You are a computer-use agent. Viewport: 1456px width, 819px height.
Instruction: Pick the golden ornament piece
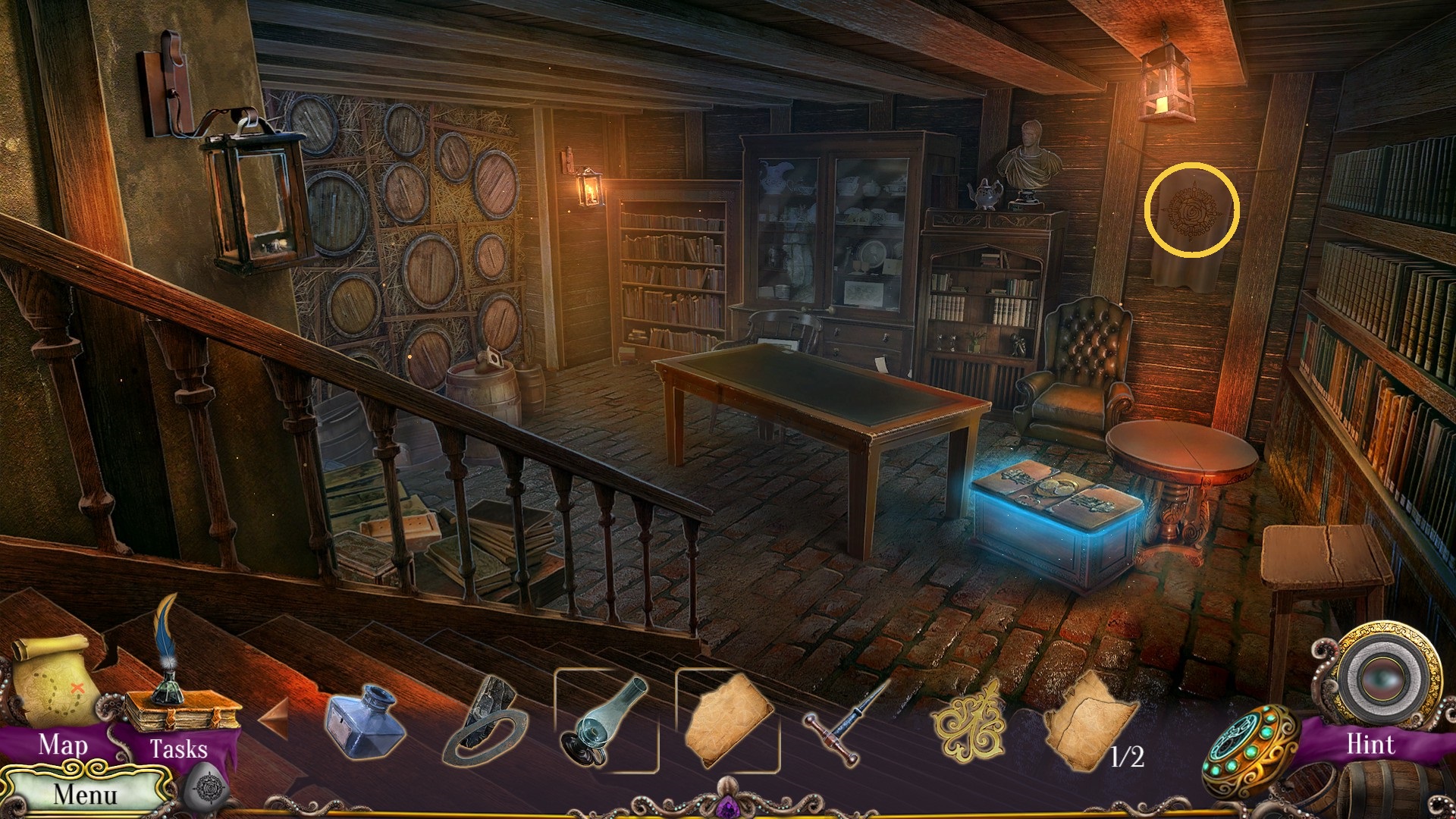tap(971, 721)
